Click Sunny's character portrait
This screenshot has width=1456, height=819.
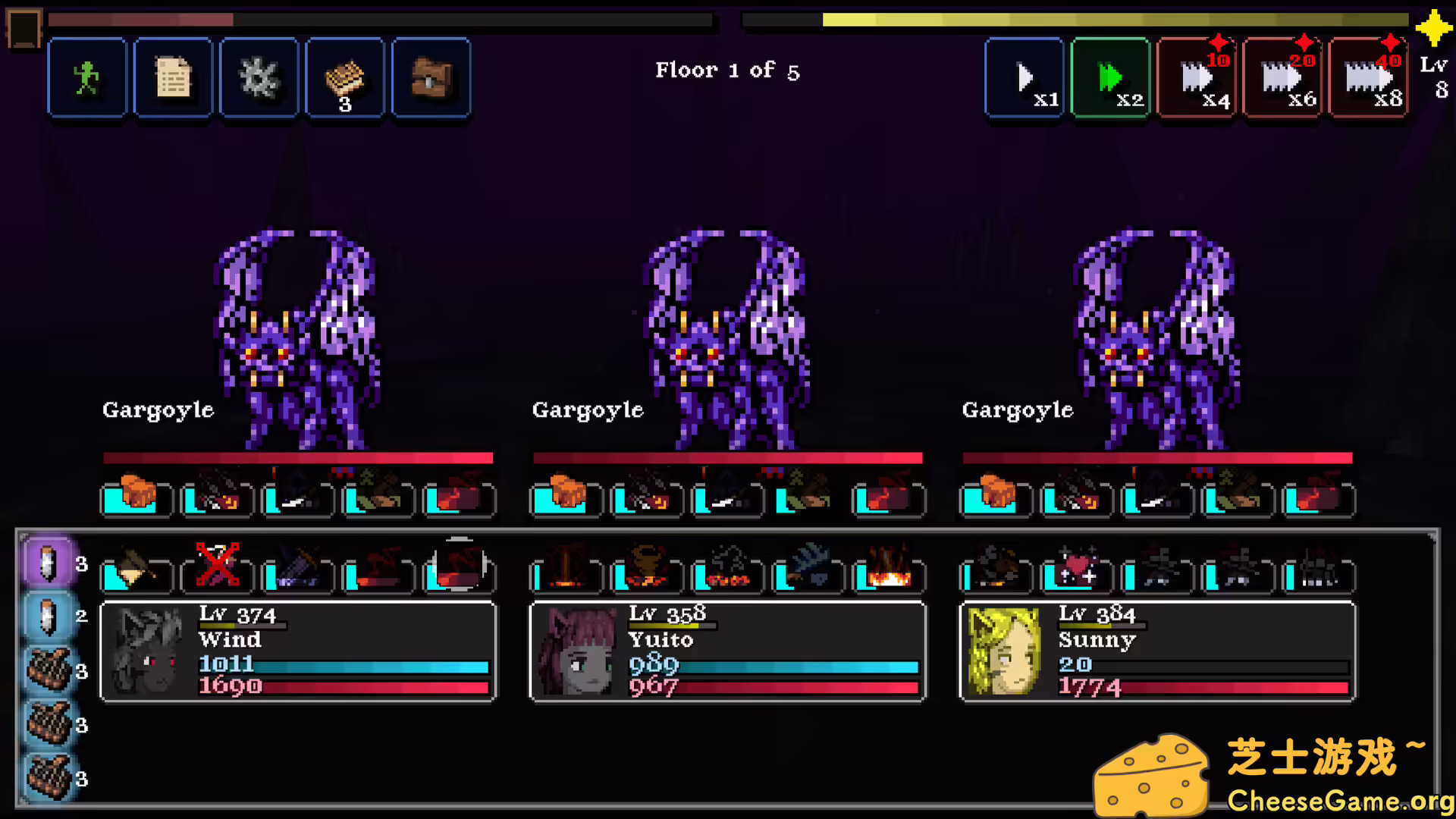click(x=1005, y=652)
